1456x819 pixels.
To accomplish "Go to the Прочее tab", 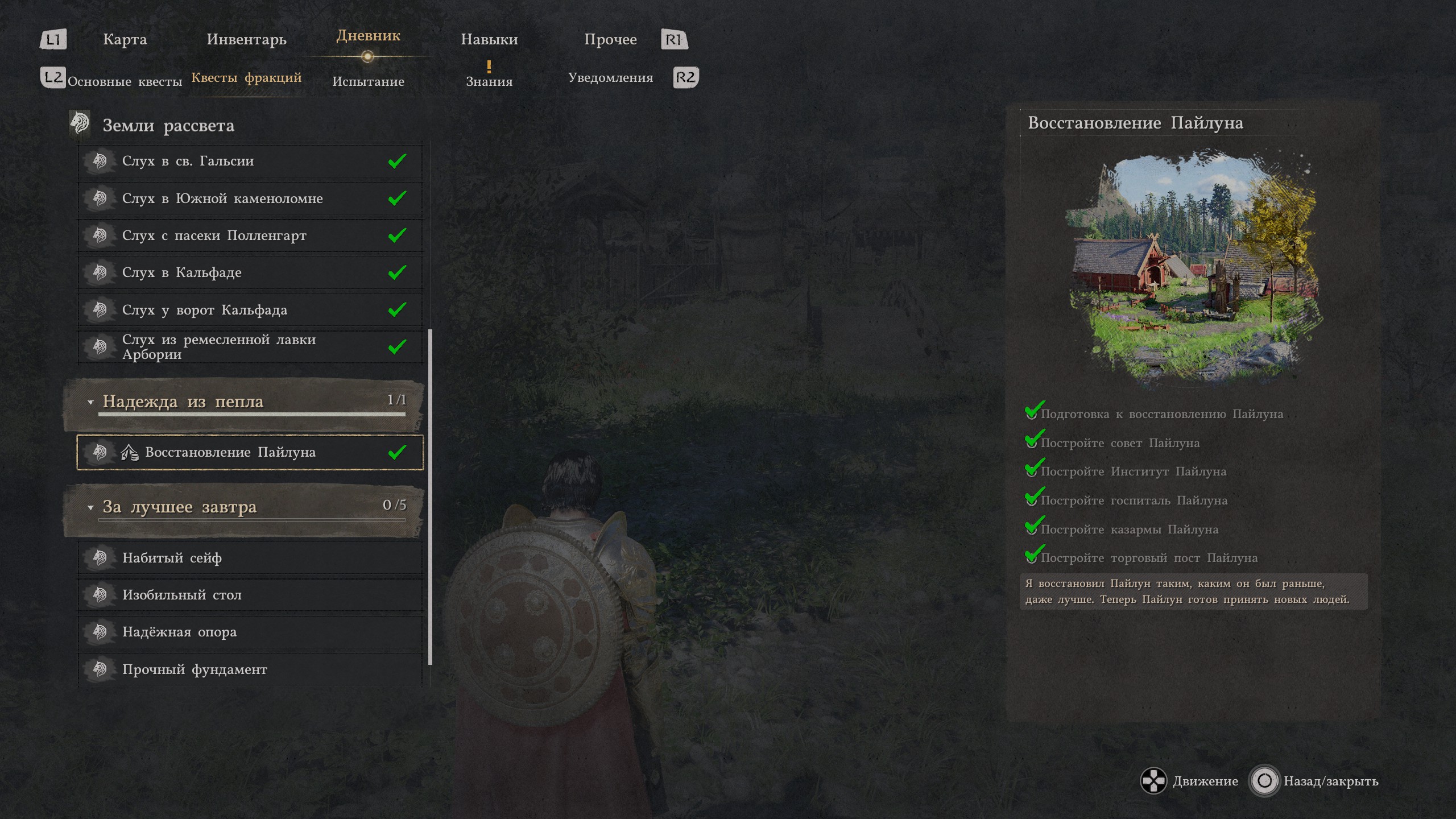I will tap(610, 39).
